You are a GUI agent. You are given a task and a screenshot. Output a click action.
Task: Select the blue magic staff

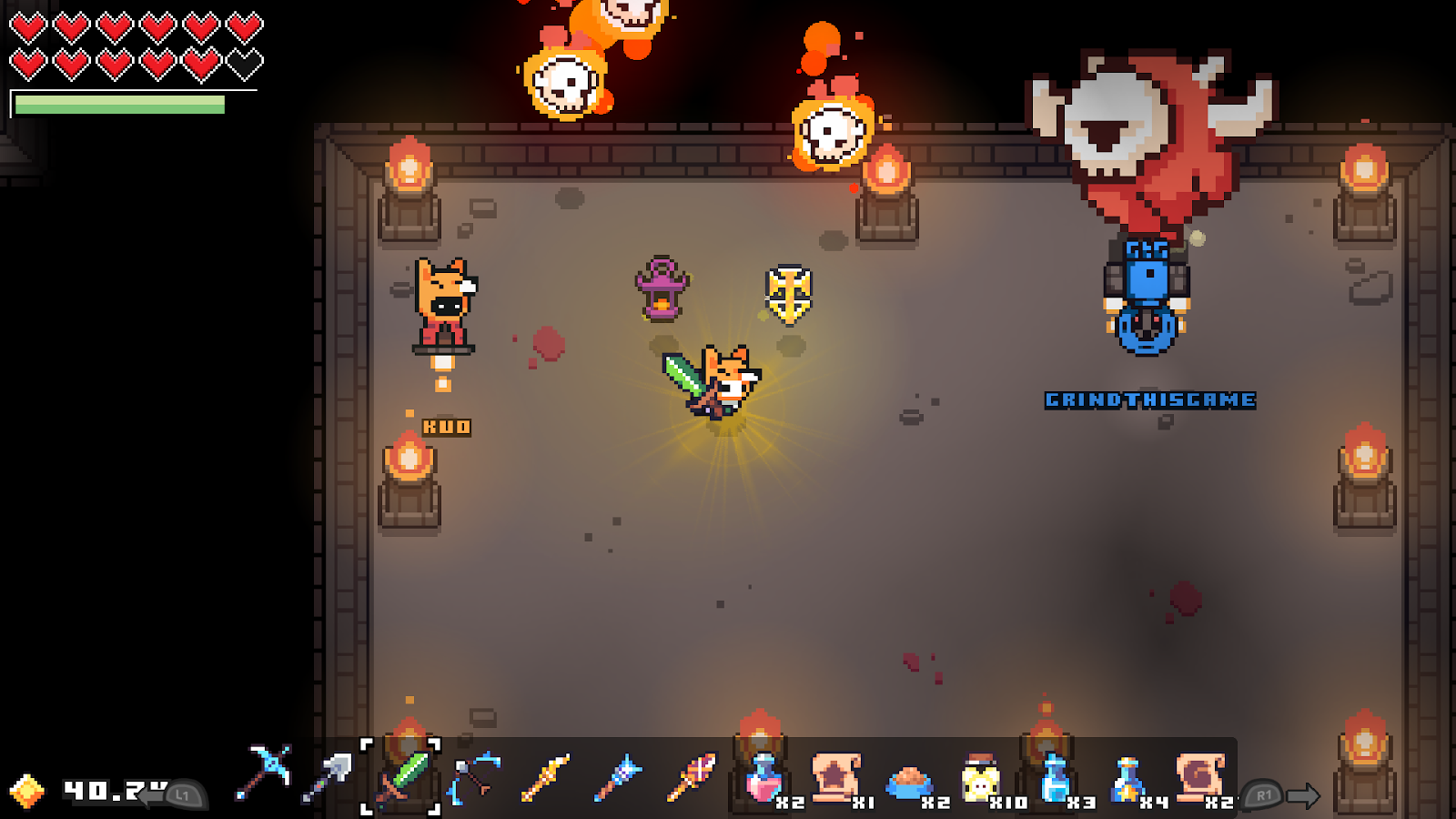619,778
